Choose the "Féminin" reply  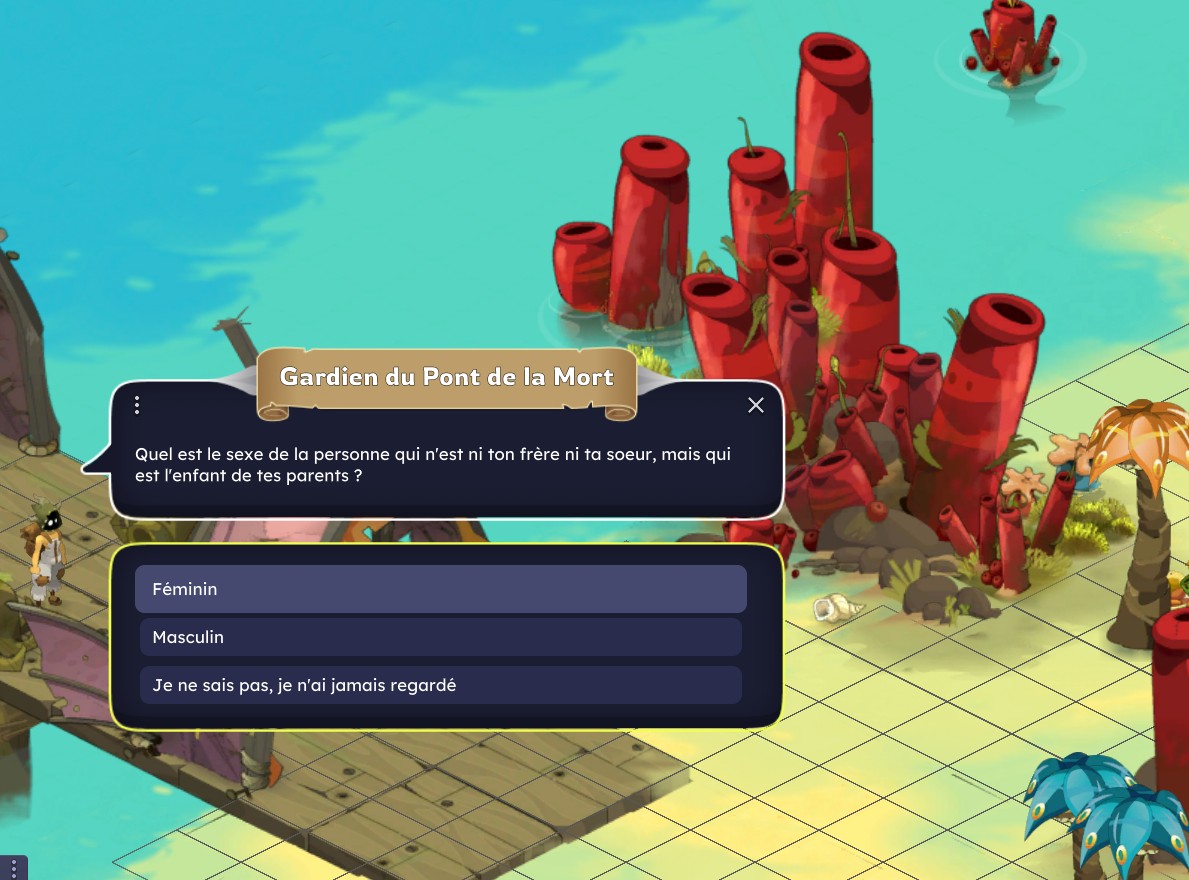tap(440, 589)
